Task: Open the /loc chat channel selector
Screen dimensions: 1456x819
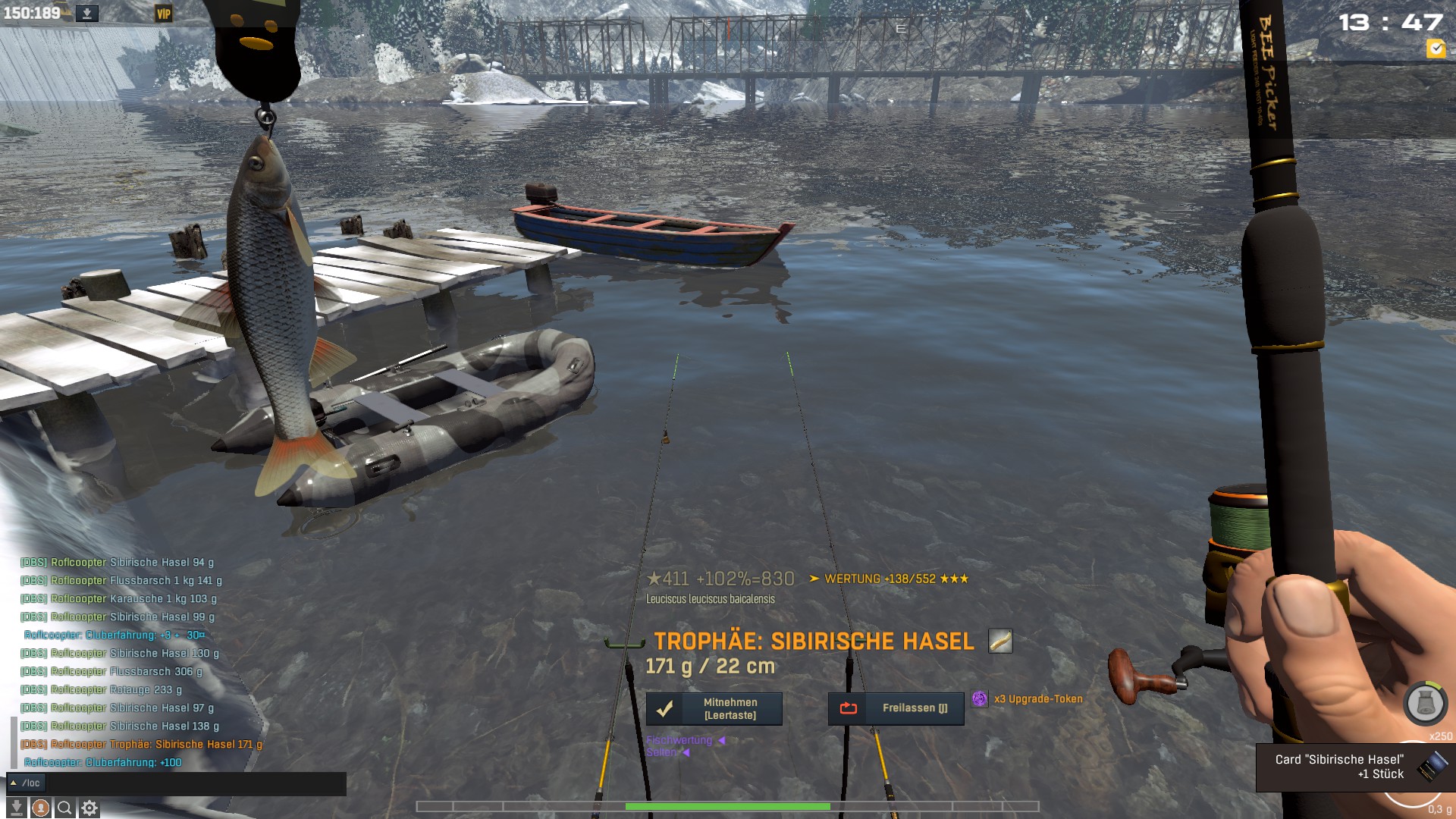Action: 26,783
